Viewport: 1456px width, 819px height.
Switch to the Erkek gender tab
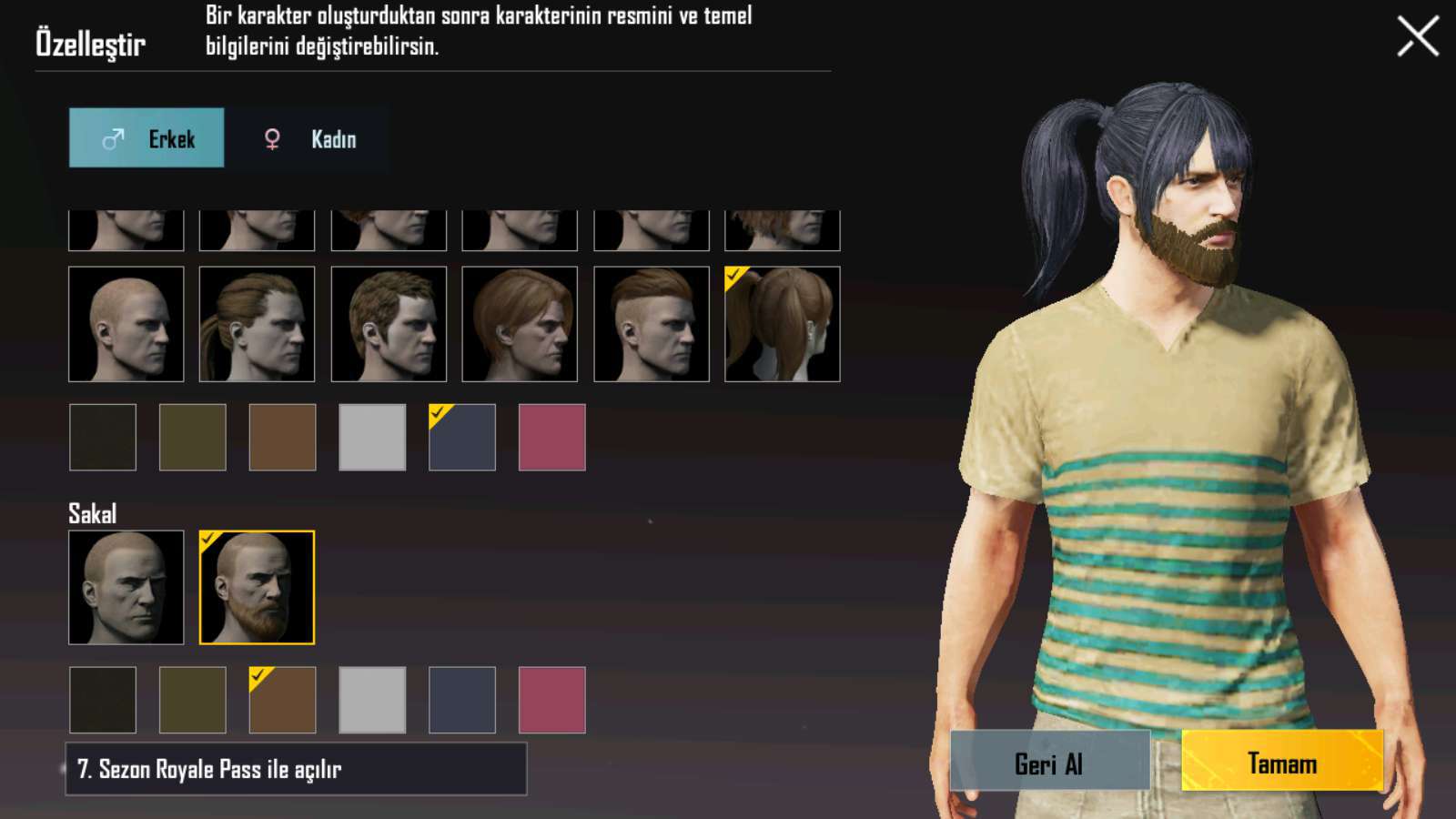point(147,138)
